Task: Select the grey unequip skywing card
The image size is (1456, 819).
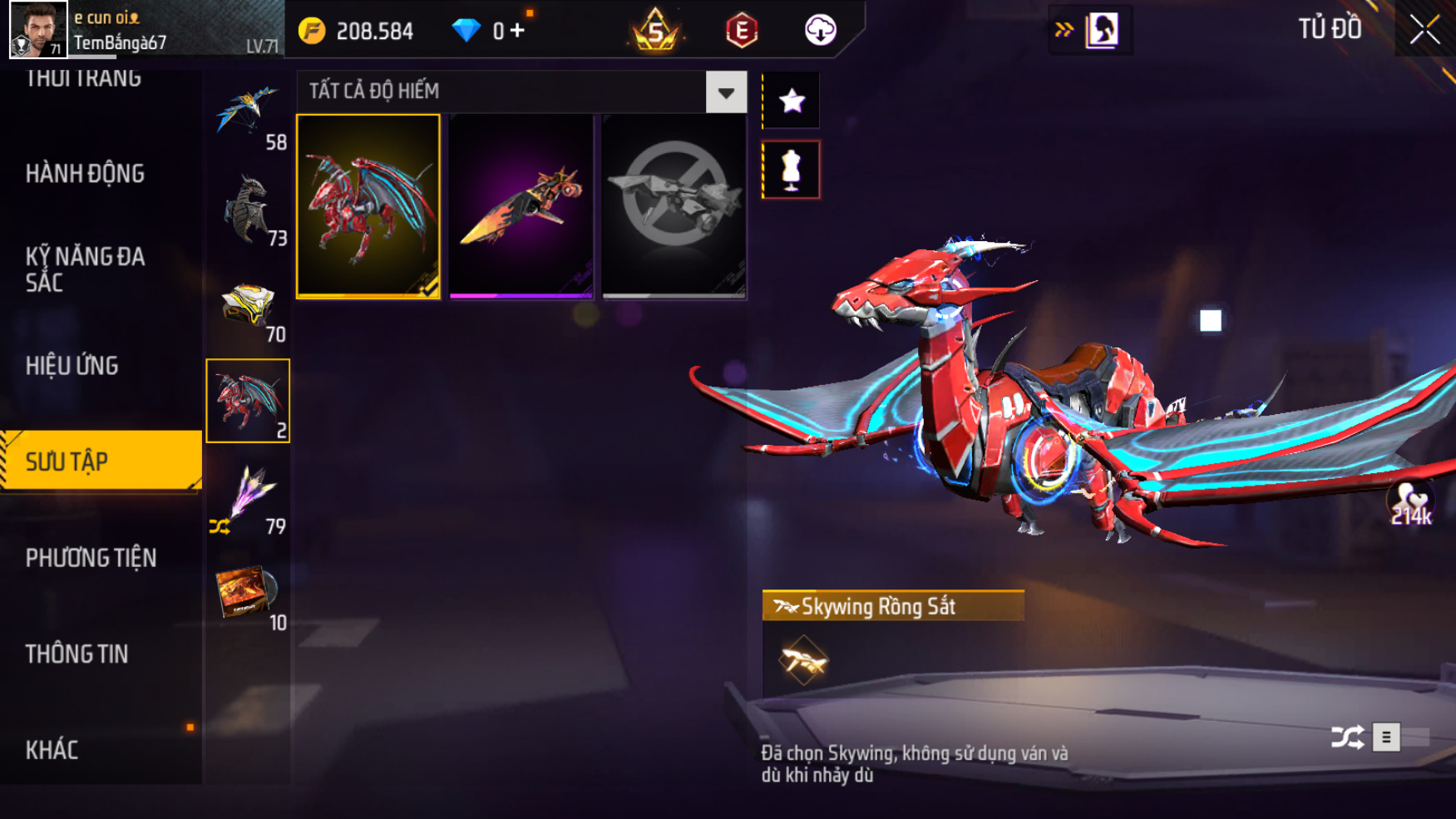Action: 674,206
